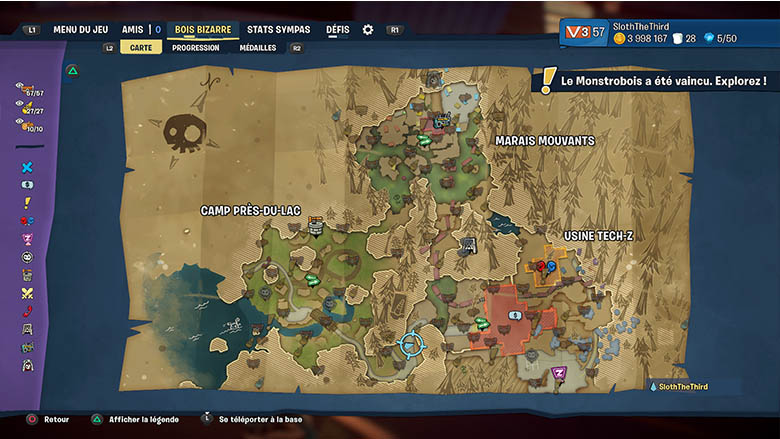
Task: Select the Carte sub-tab
Action: tap(141, 47)
